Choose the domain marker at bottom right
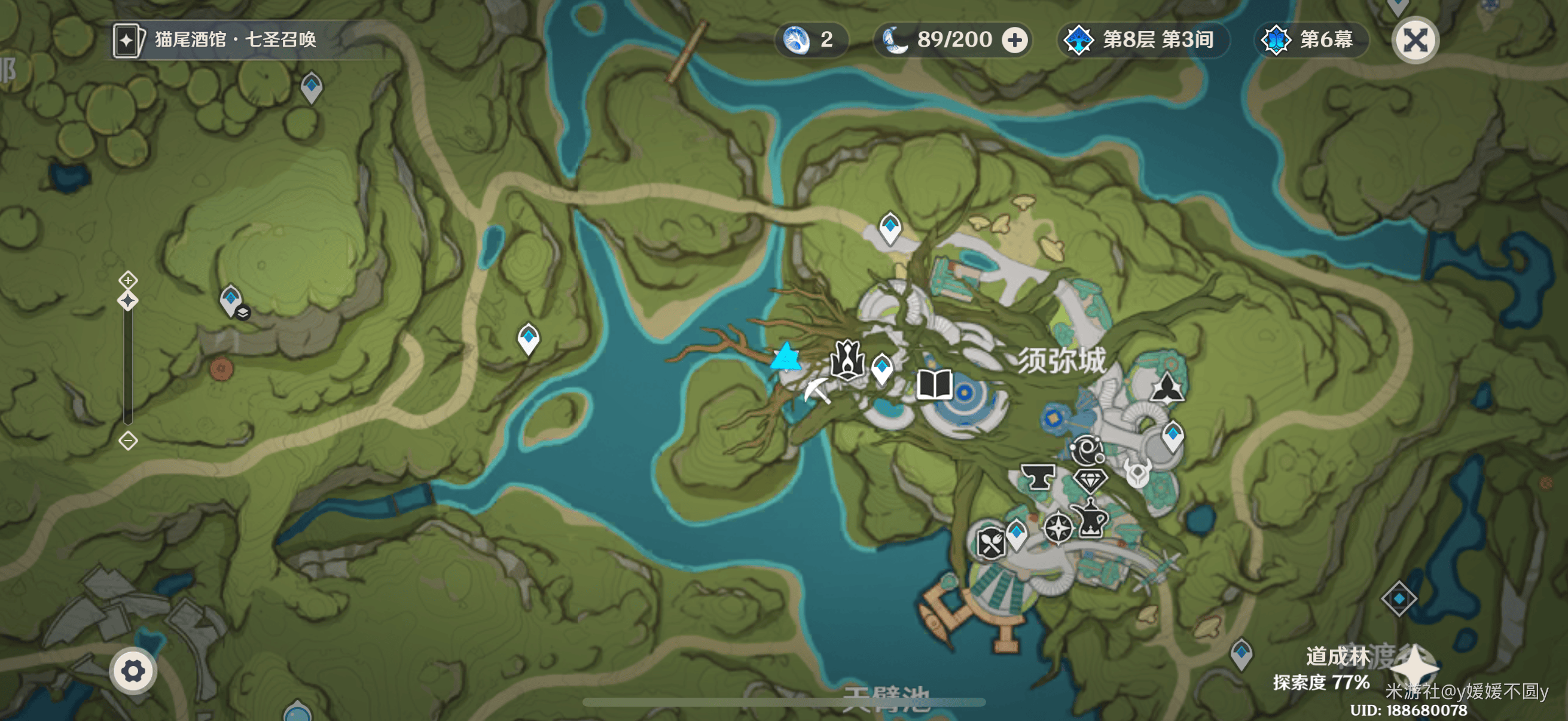The image size is (1568, 721). 1399,598
